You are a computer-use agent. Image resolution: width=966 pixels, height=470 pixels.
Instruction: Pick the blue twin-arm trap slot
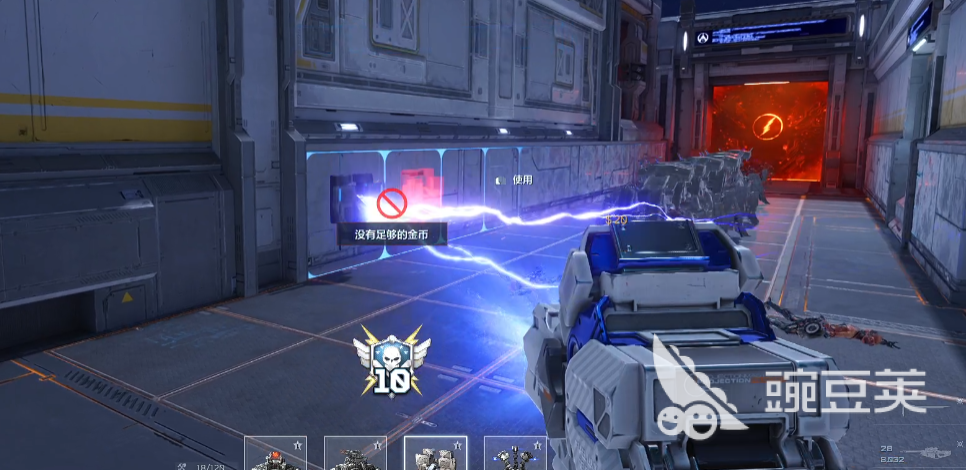click(515, 455)
